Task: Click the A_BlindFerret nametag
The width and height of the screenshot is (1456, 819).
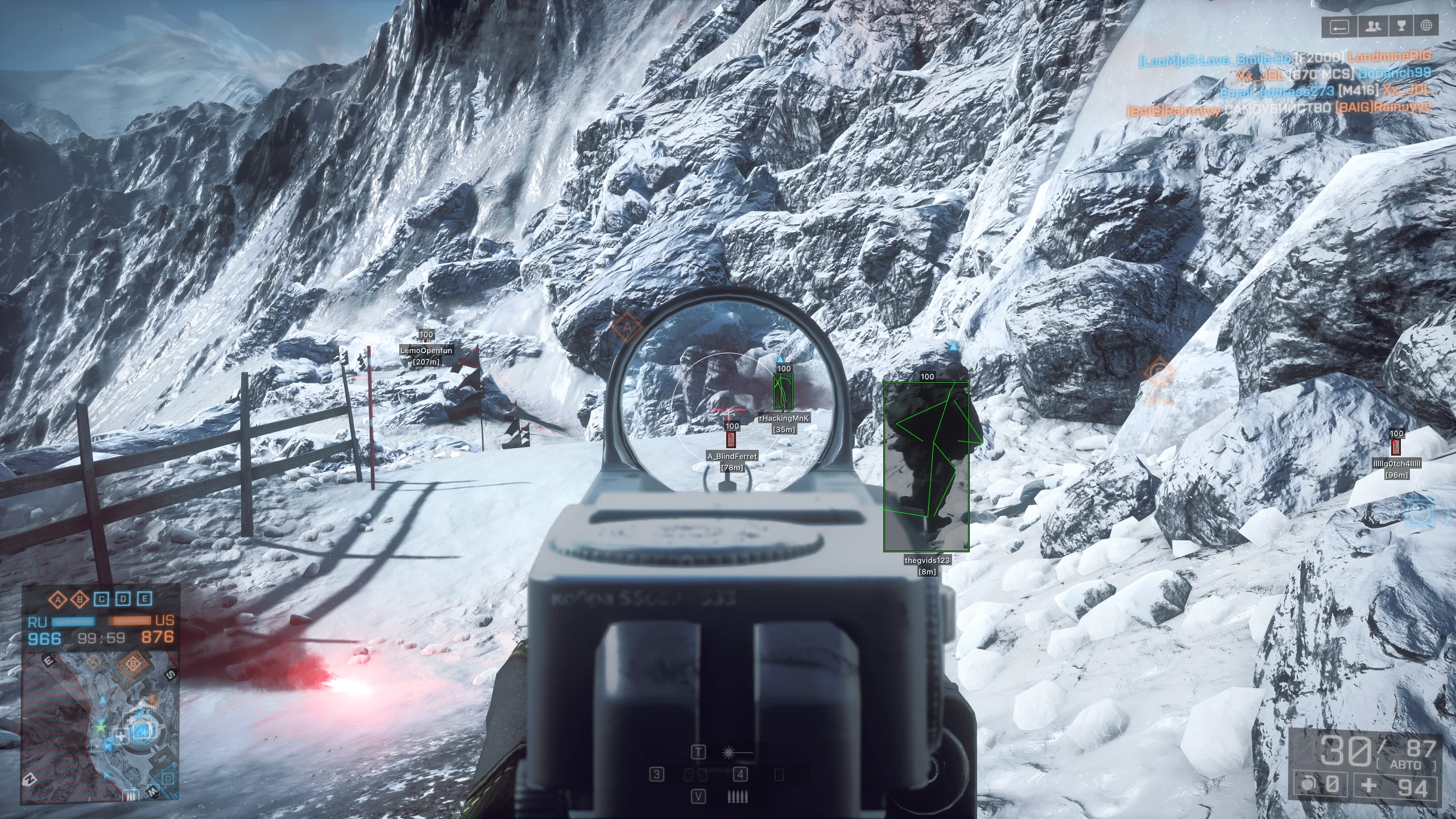Action: tap(732, 456)
